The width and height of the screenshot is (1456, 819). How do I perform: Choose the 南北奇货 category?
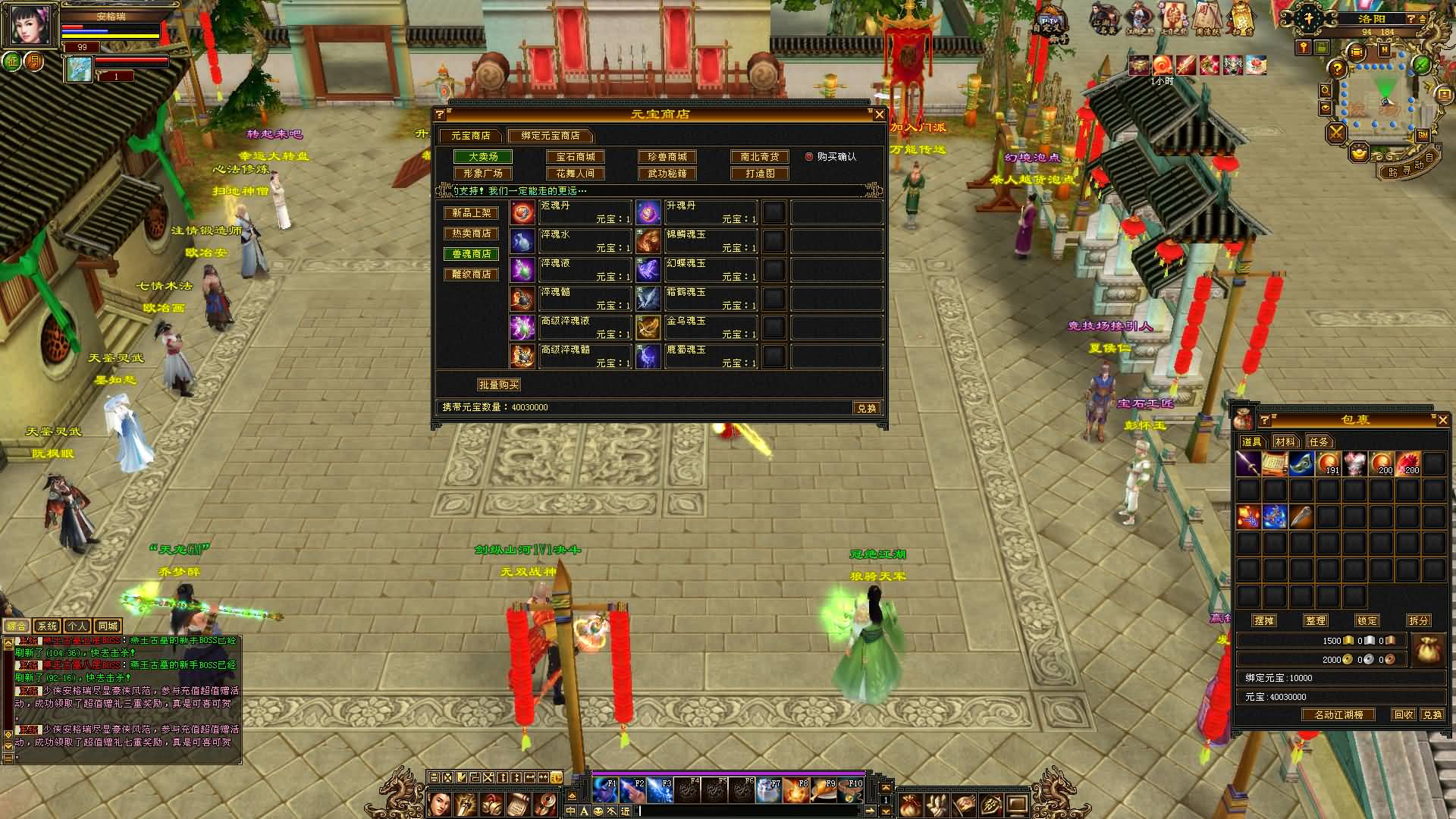point(759,157)
